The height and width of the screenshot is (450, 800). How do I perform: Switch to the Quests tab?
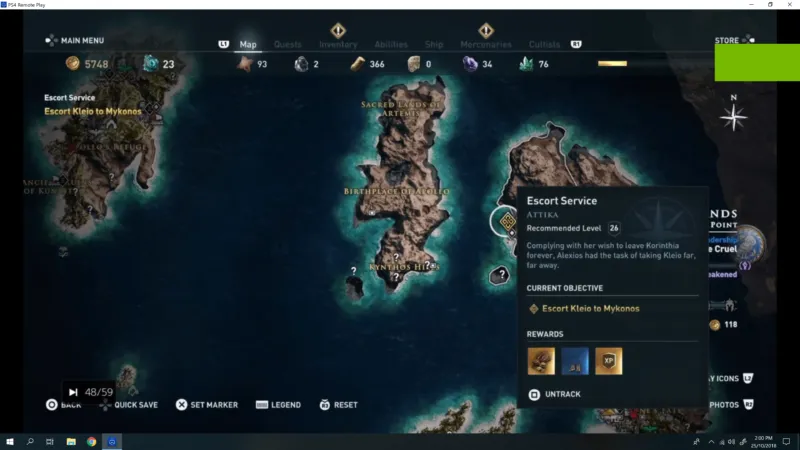point(287,44)
